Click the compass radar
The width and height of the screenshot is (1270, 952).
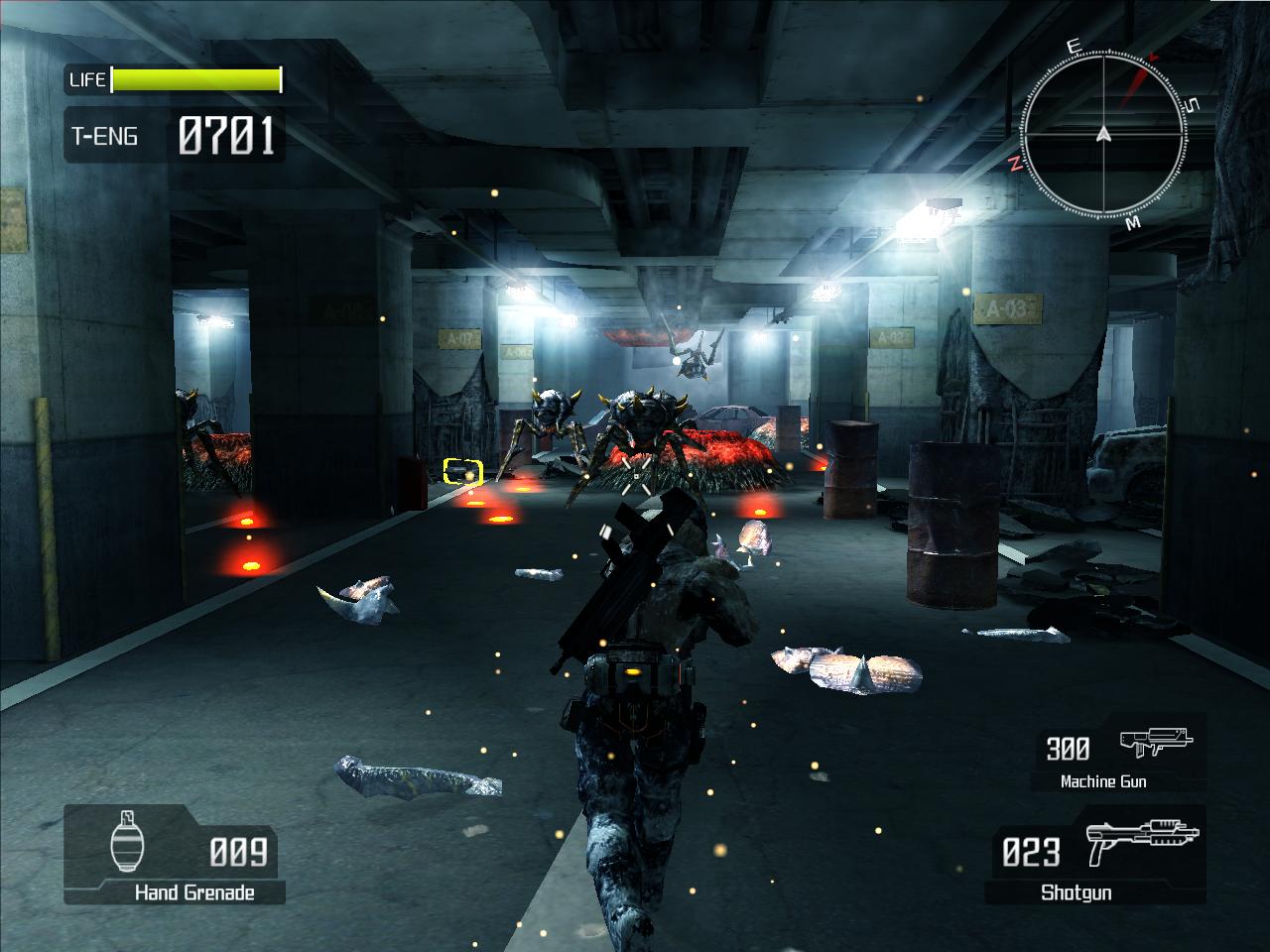click(1103, 133)
